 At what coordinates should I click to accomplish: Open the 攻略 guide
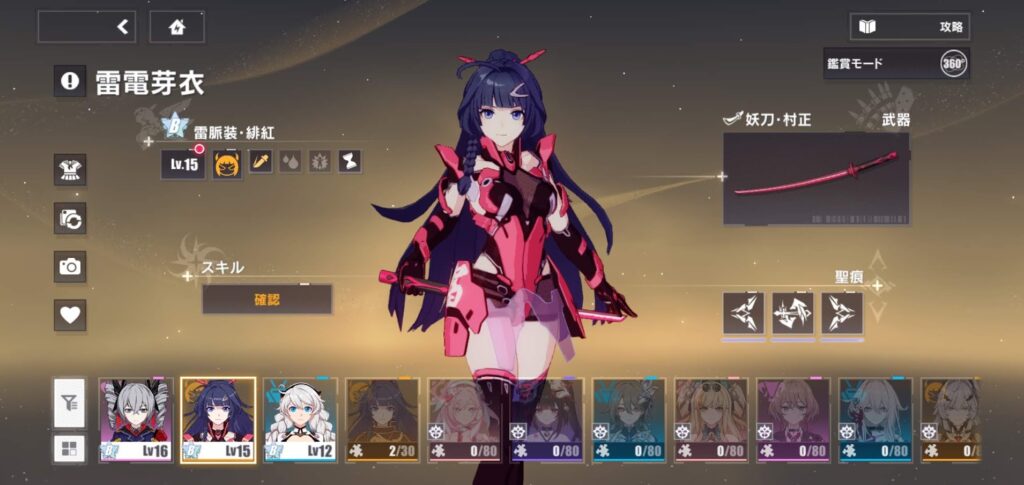(910, 27)
